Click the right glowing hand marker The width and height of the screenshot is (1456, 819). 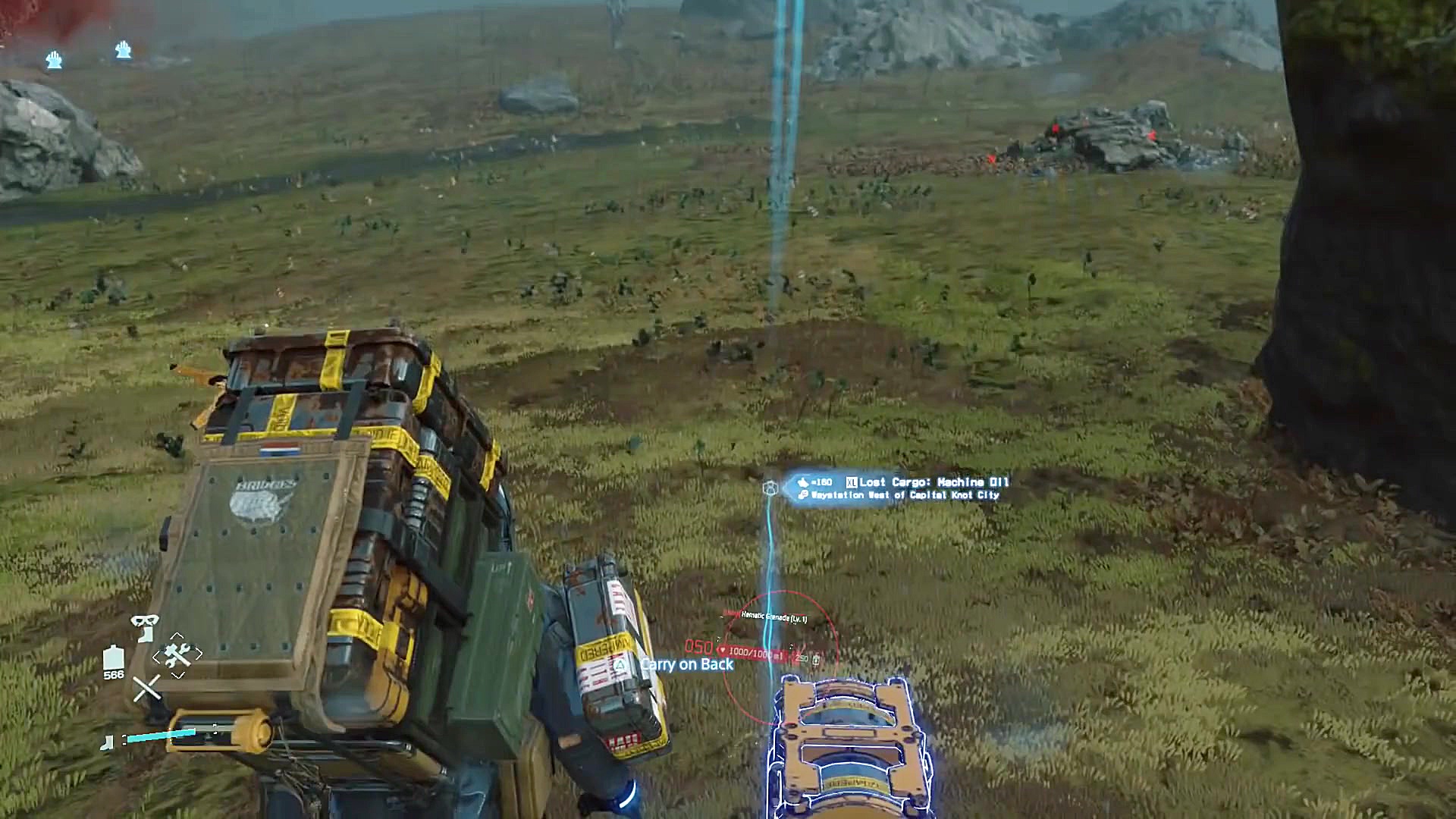click(124, 50)
